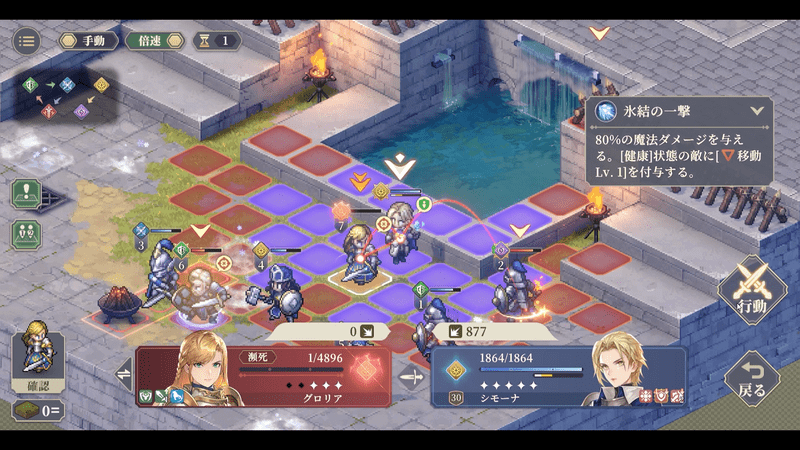Select Simona's attacker info panel
Image resolution: width=800 pixels, height=450 pixels.
point(559,376)
